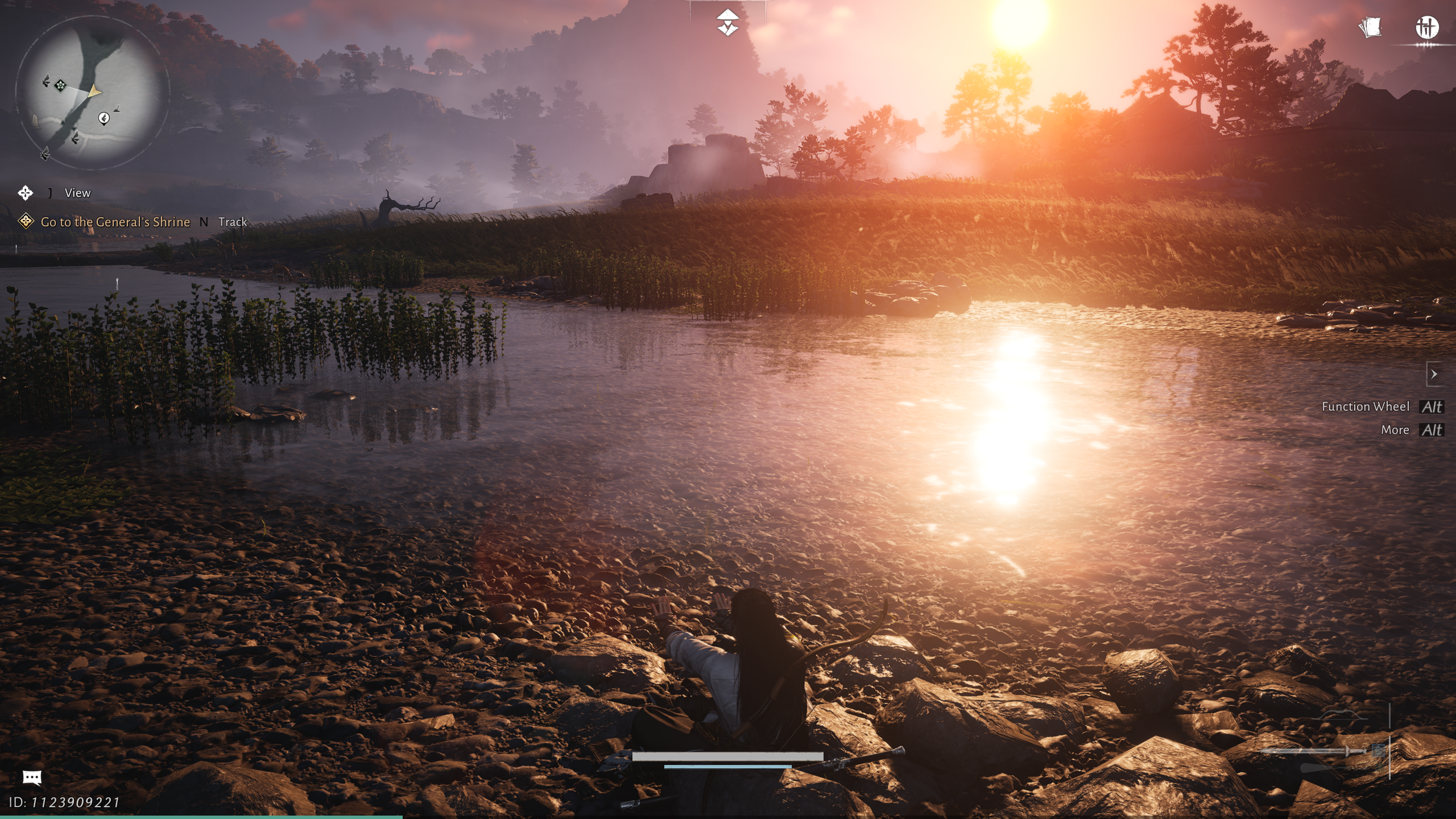The height and width of the screenshot is (819, 1456).
Task: Click the compass marker at top center
Action: (727, 23)
